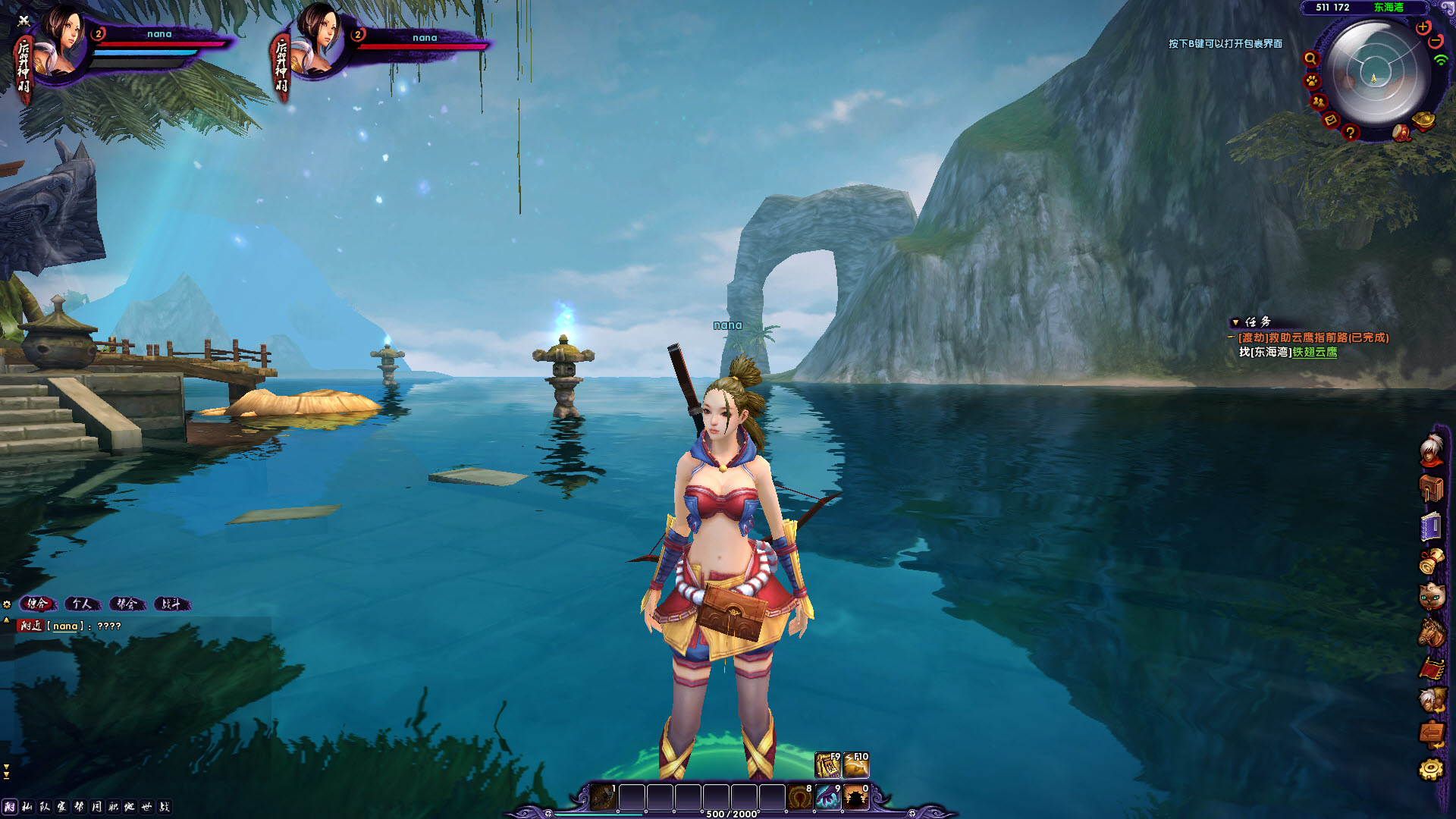The image size is (1456, 819).
Task: Open the paw print pet icon
Action: pyautogui.click(x=1312, y=80)
